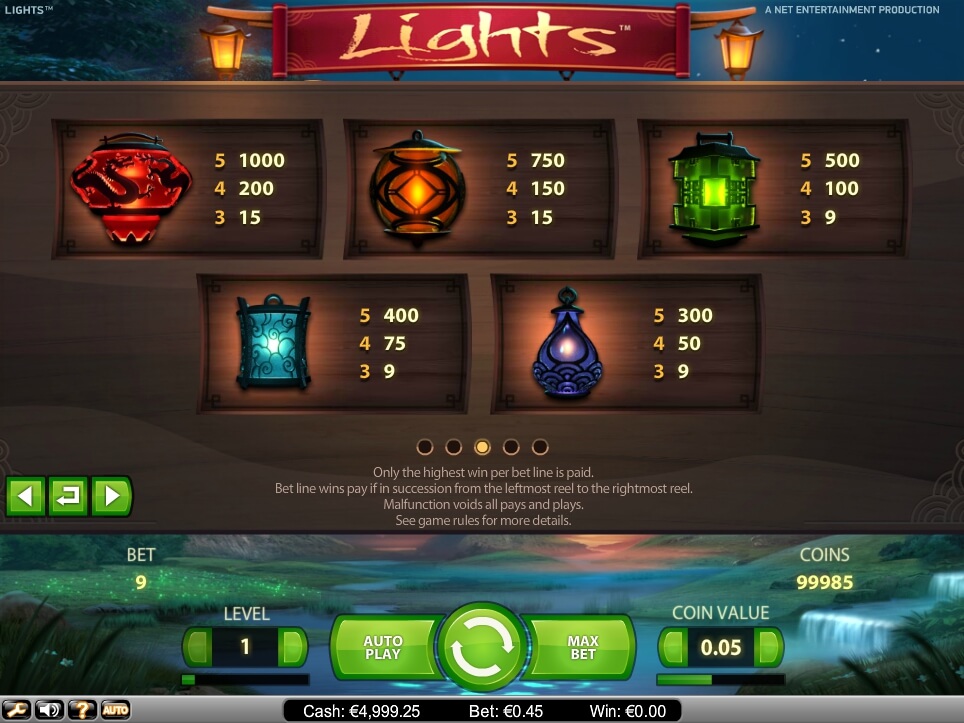
Task: Set the Max Bet
Action: (582, 647)
